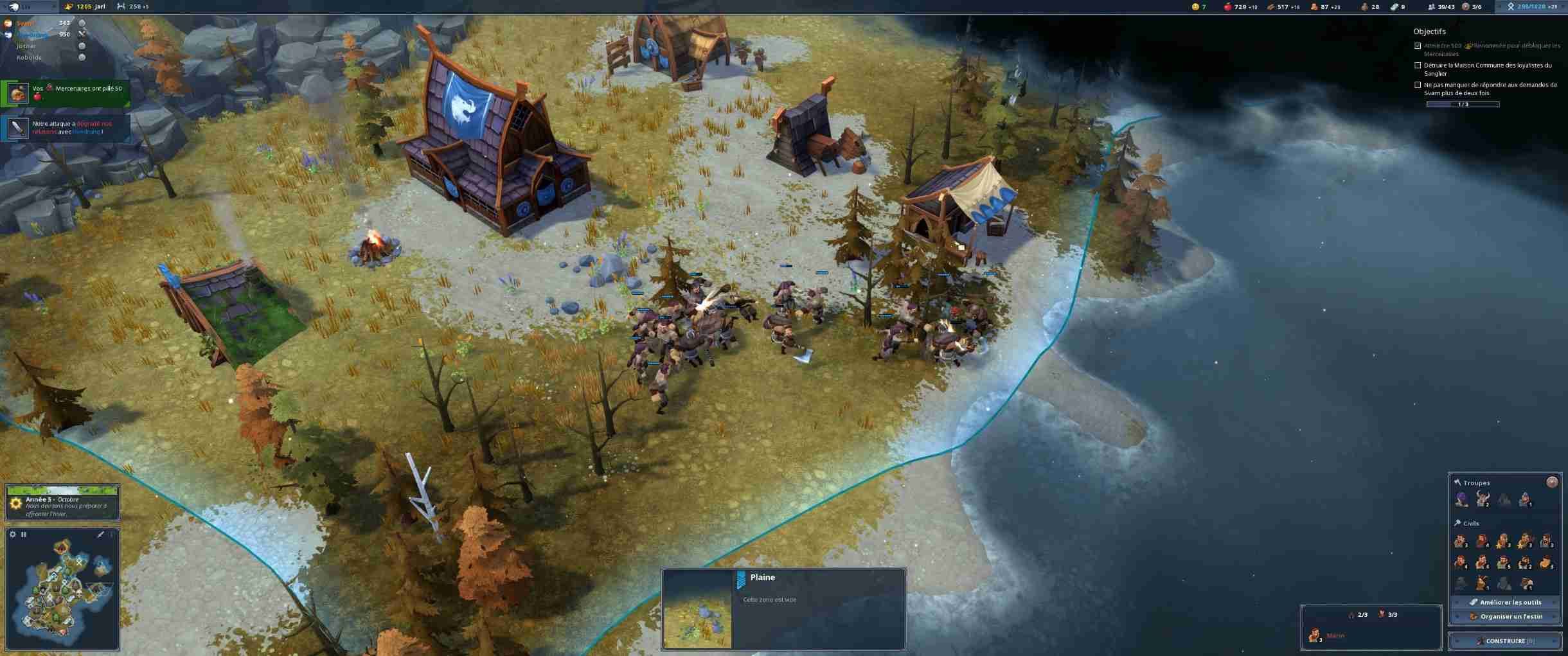Select the Marin sailor unit entry

1329,635
